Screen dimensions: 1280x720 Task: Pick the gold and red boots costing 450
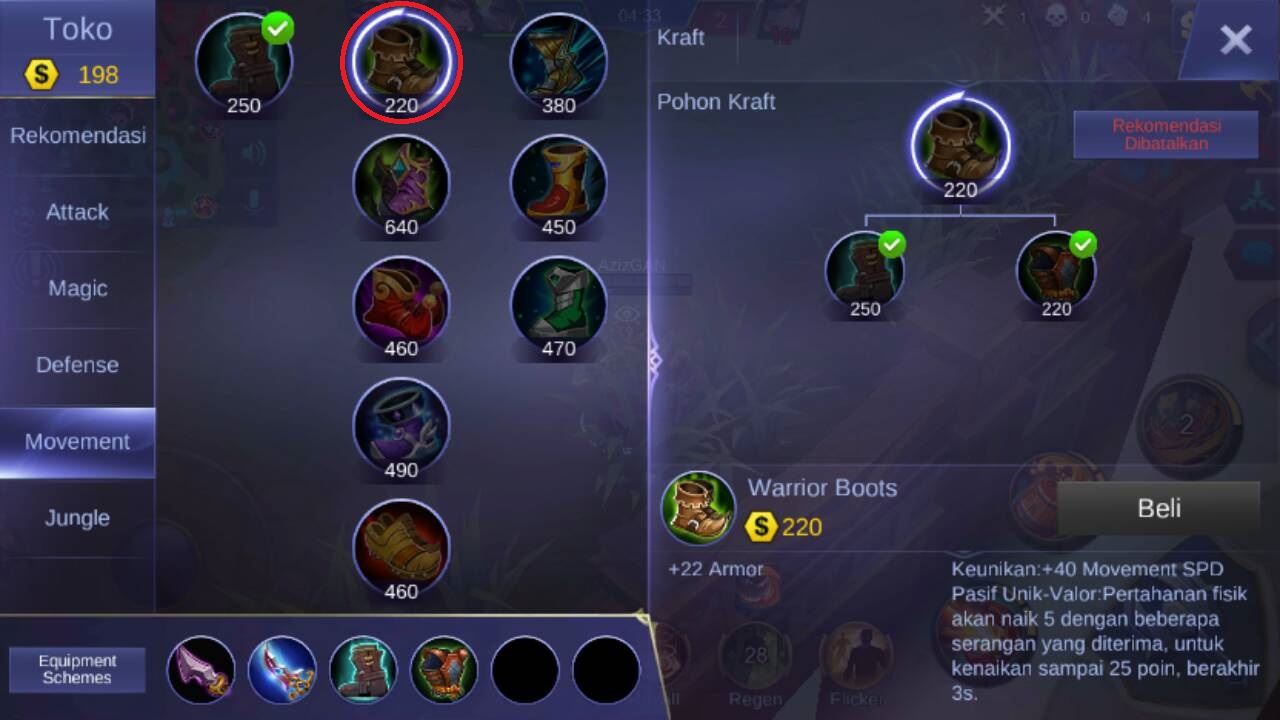pos(558,183)
